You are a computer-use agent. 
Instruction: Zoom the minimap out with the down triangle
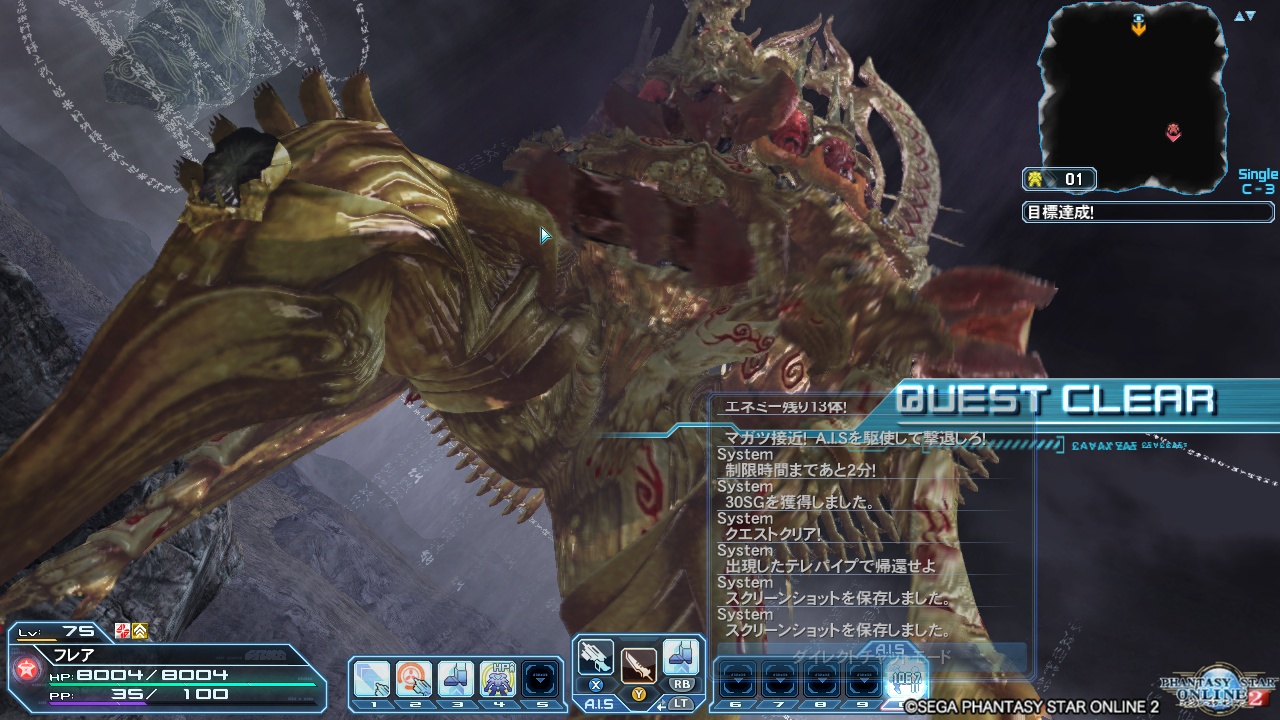pos(1250,16)
